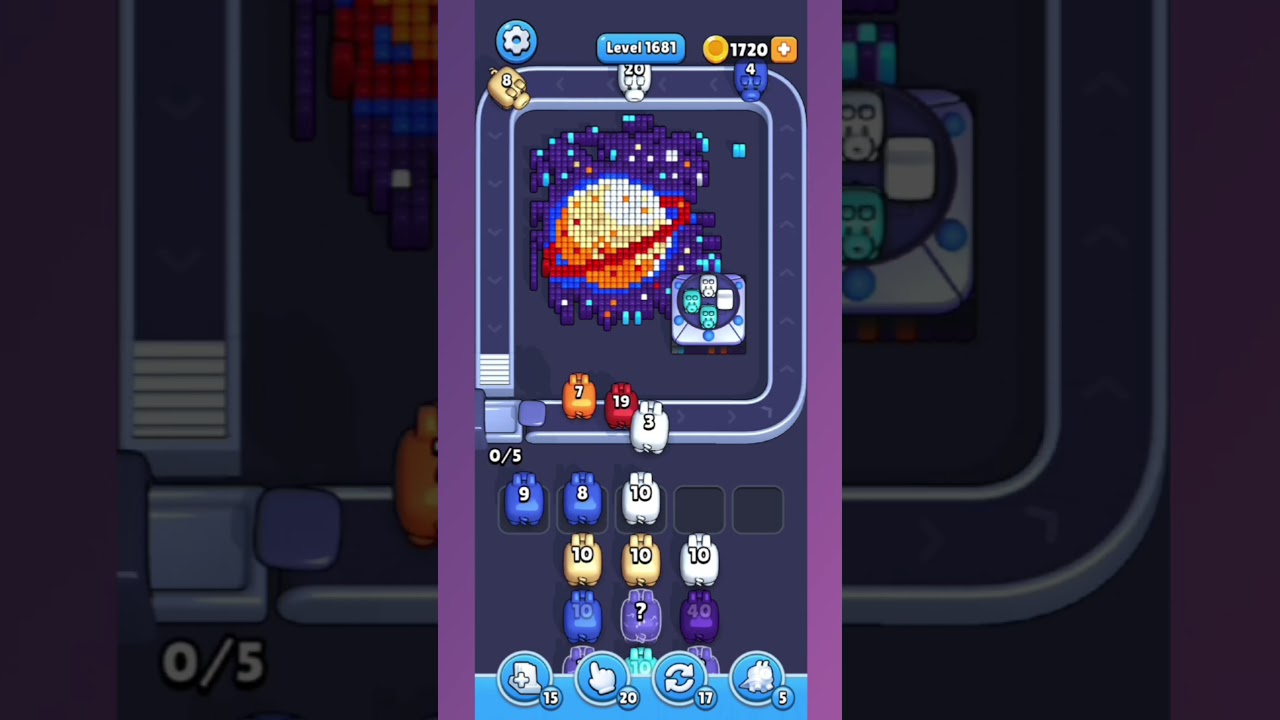
Task: Tap the white 10 piece in tray slot
Action: [641, 498]
